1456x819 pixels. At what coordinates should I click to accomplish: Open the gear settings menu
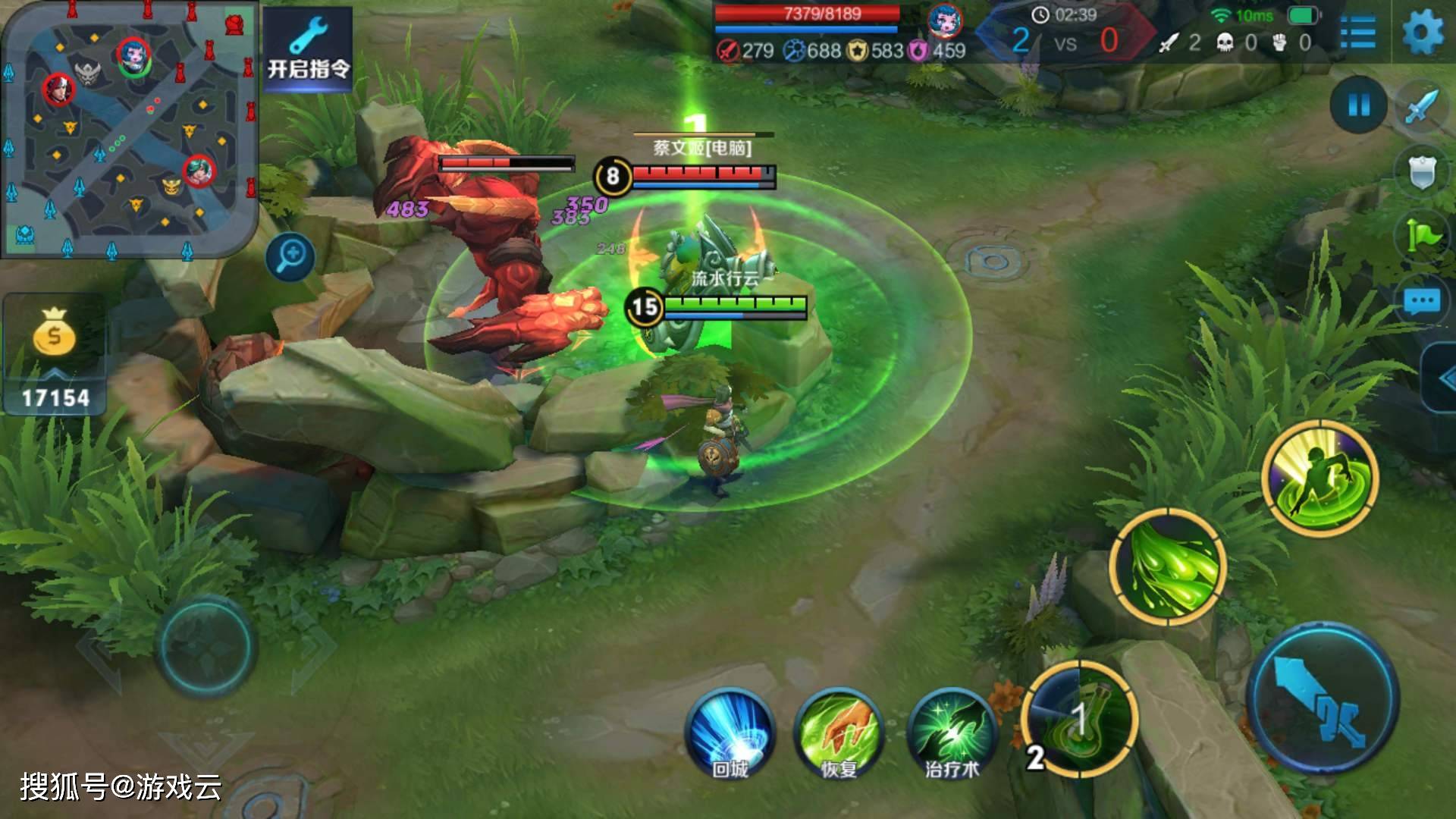(1423, 33)
